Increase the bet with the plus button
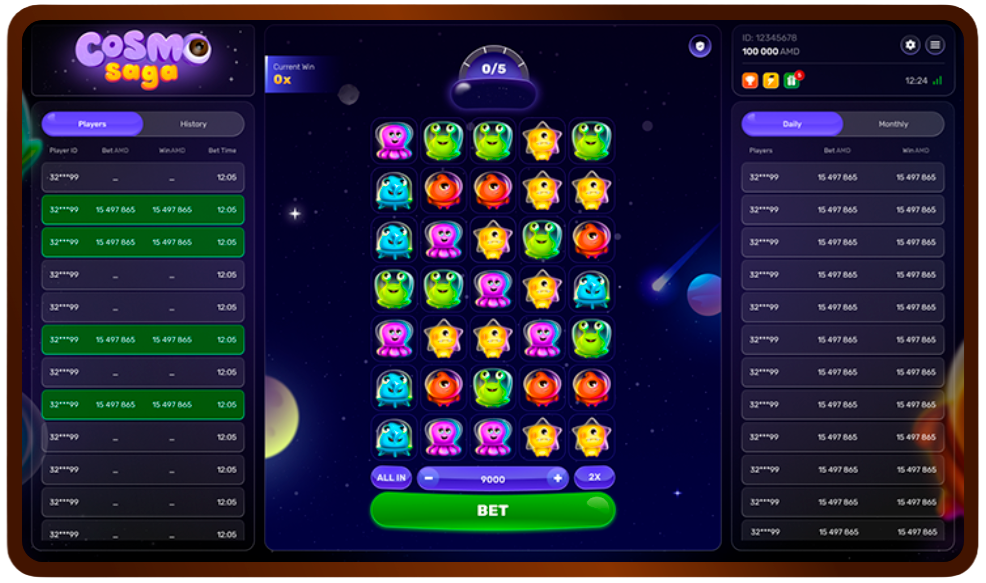 pos(557,479)
